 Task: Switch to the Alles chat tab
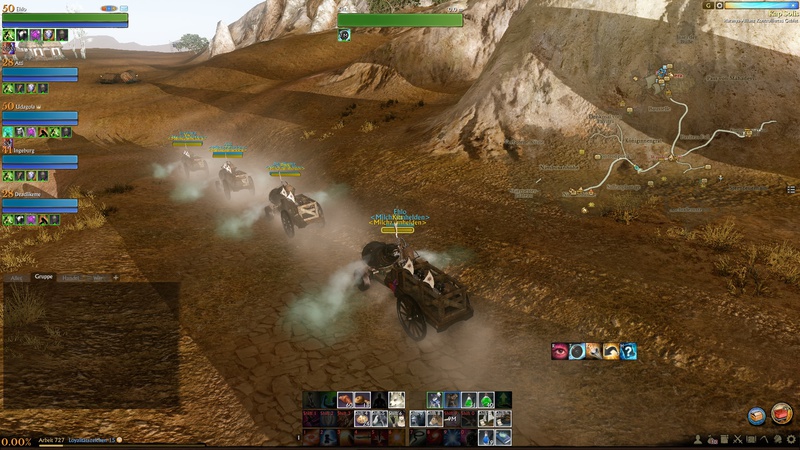point(16,277)
